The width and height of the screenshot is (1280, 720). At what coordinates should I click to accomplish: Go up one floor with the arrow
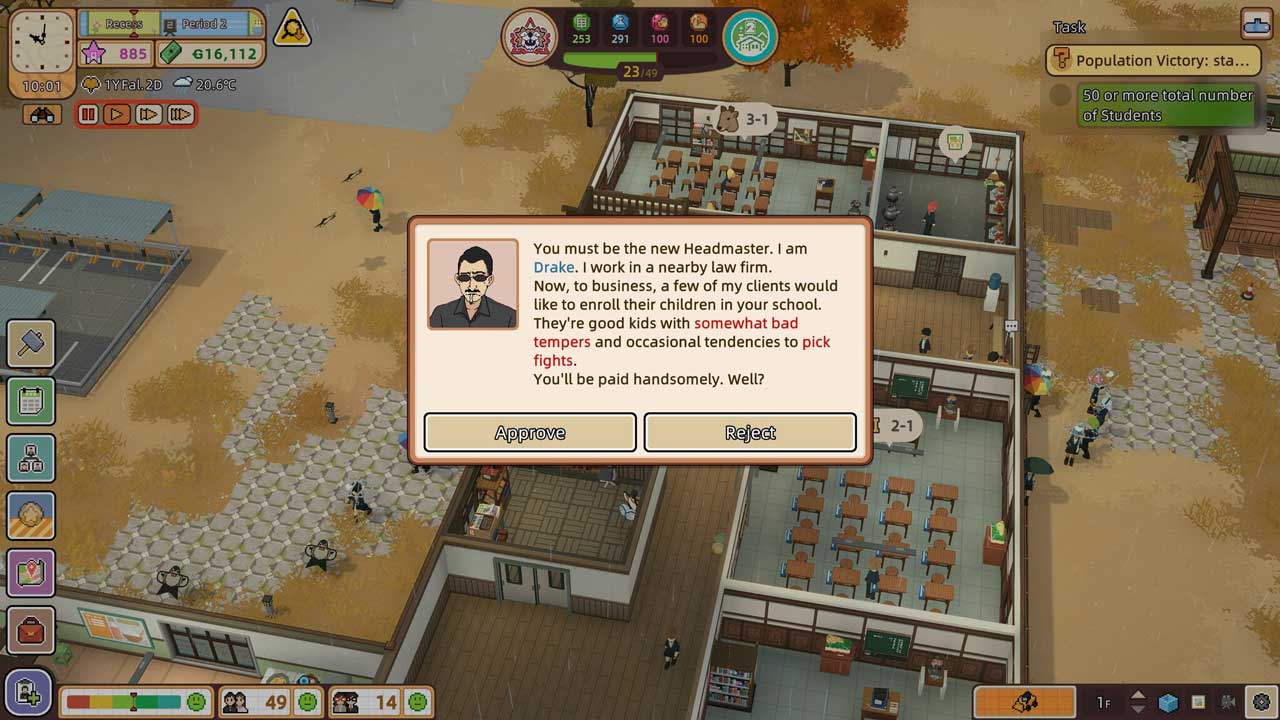coord(1138,695)
